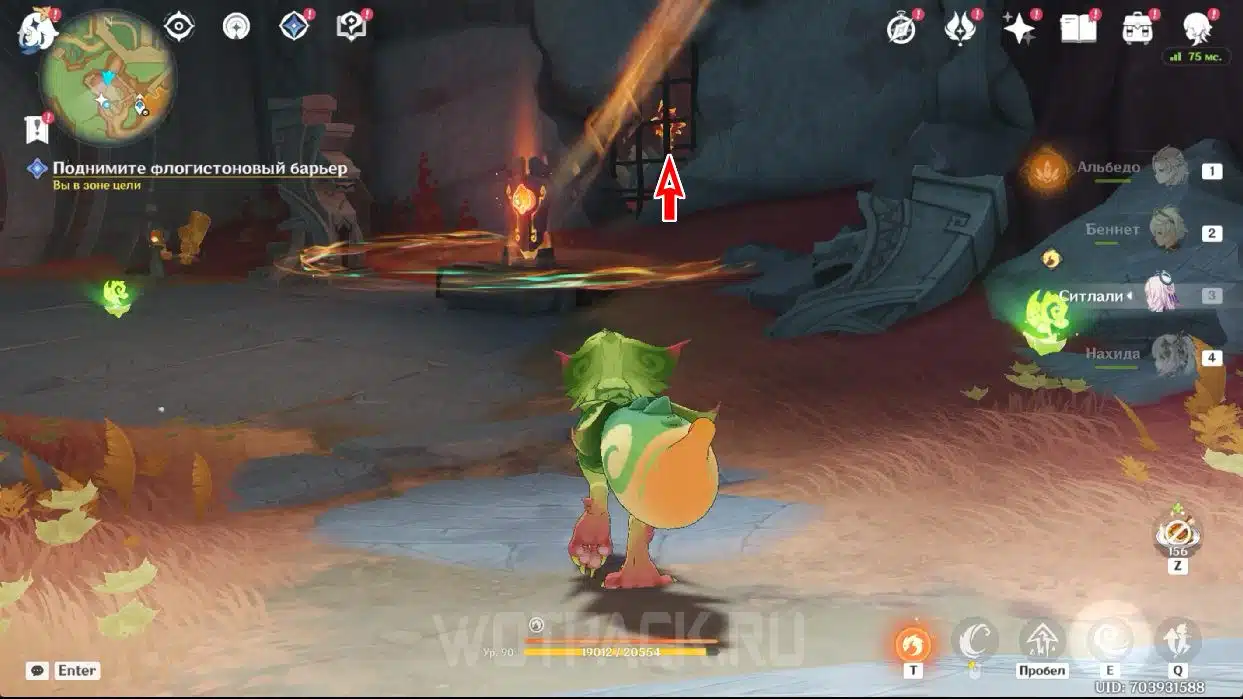The image size is (1243, 699).
Task: Select the quest tracker for the phlogiston barrier
Action: (199, 169)
